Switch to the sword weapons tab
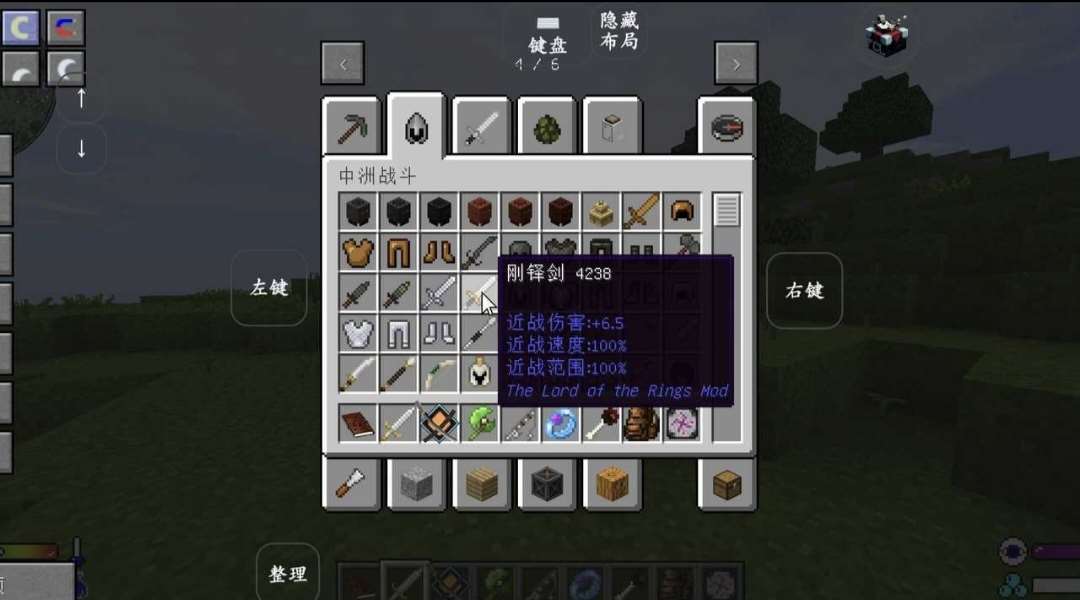 click(482, 127)
